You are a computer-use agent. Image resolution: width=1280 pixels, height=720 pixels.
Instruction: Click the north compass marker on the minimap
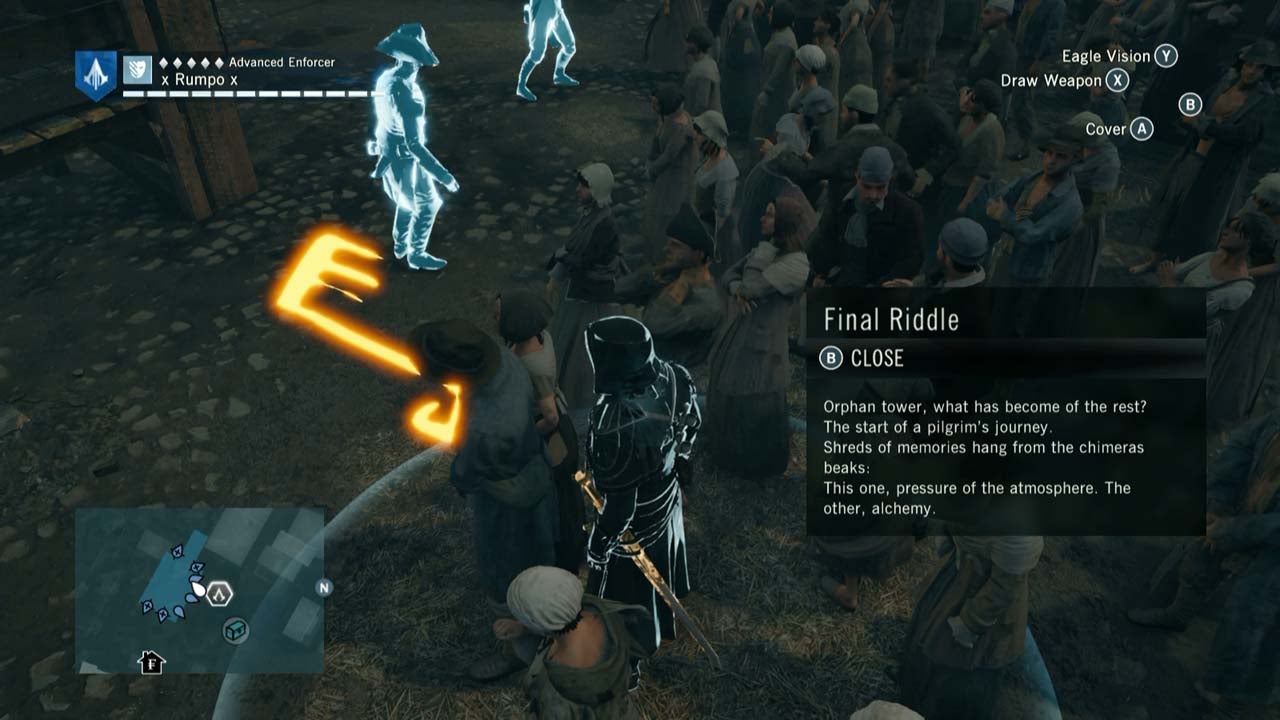pyautogui.click(x=323, y=588)
